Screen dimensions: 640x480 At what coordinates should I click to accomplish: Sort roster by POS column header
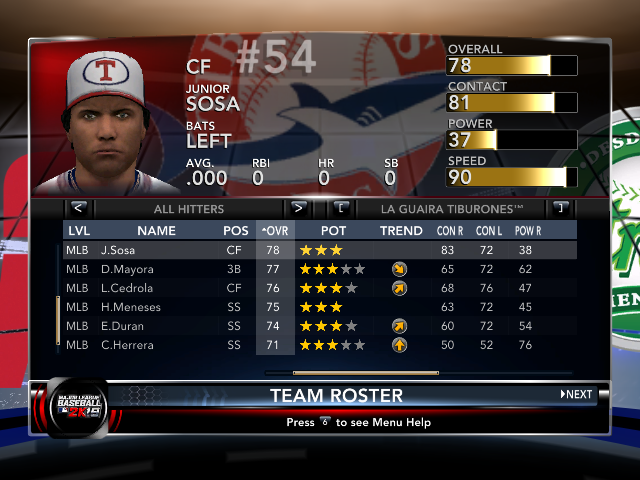(x=236, y=231)
